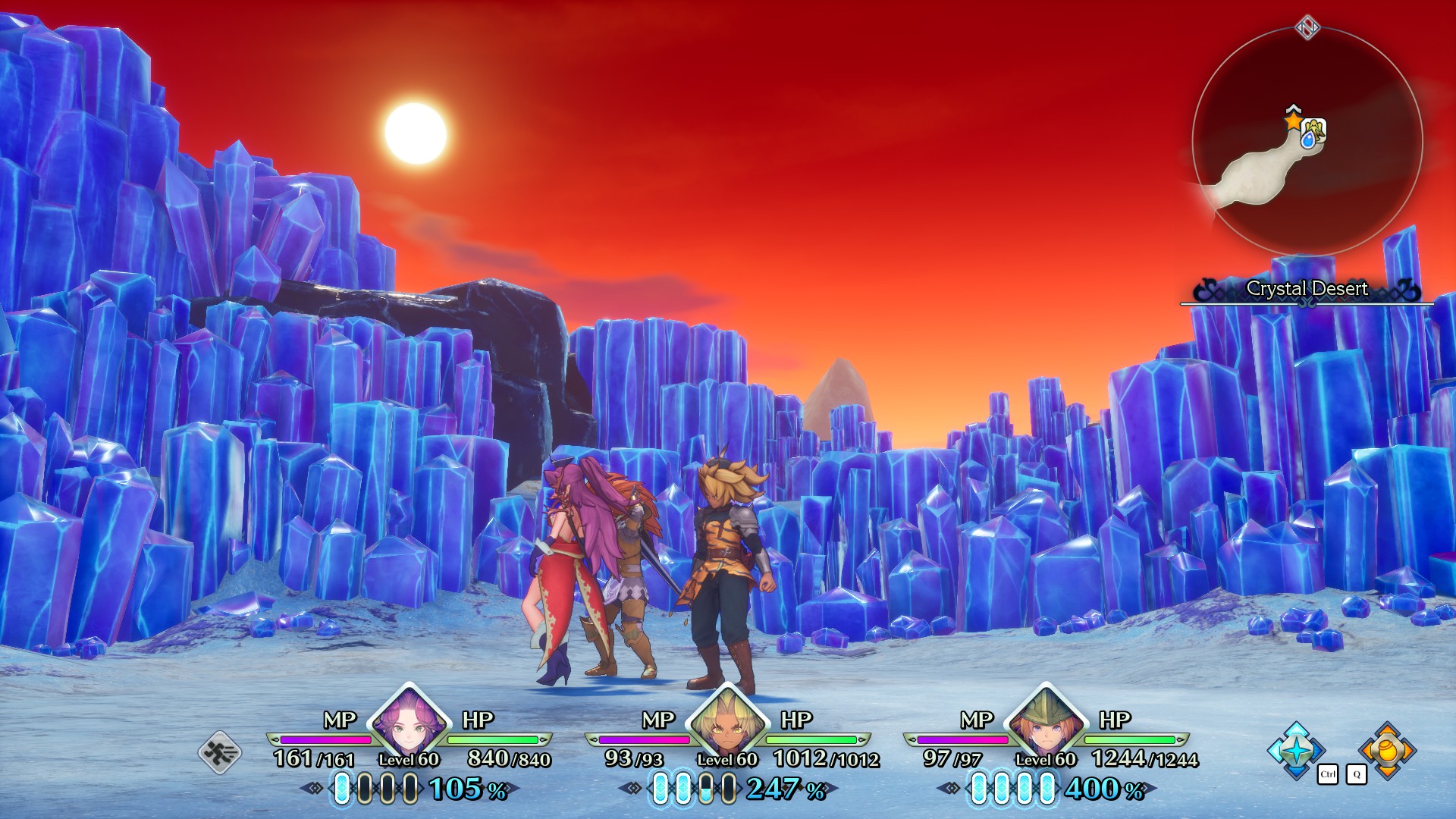The width and height of the screenshot is (1456, 819).
Task: Open the blue star ring menu shortcut
Action: [1297, 749]
